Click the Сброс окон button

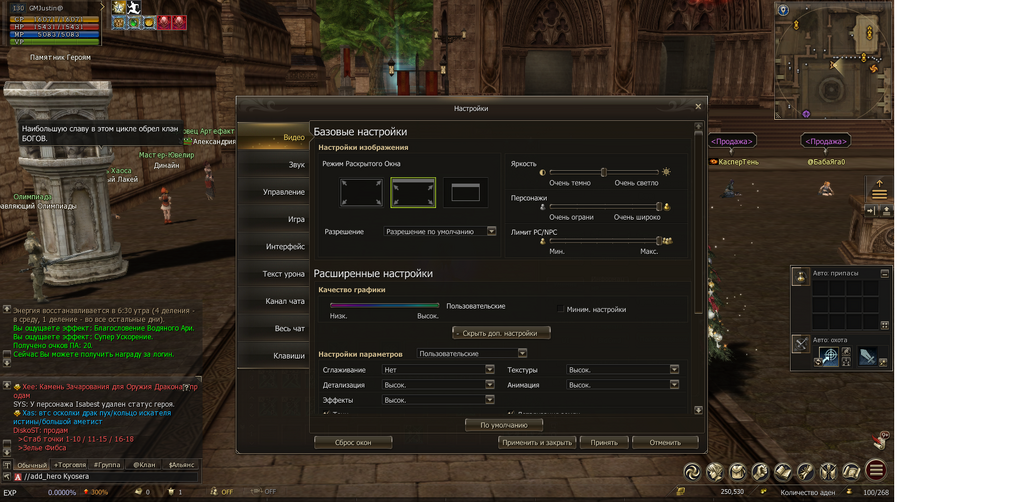click(353, 442)
